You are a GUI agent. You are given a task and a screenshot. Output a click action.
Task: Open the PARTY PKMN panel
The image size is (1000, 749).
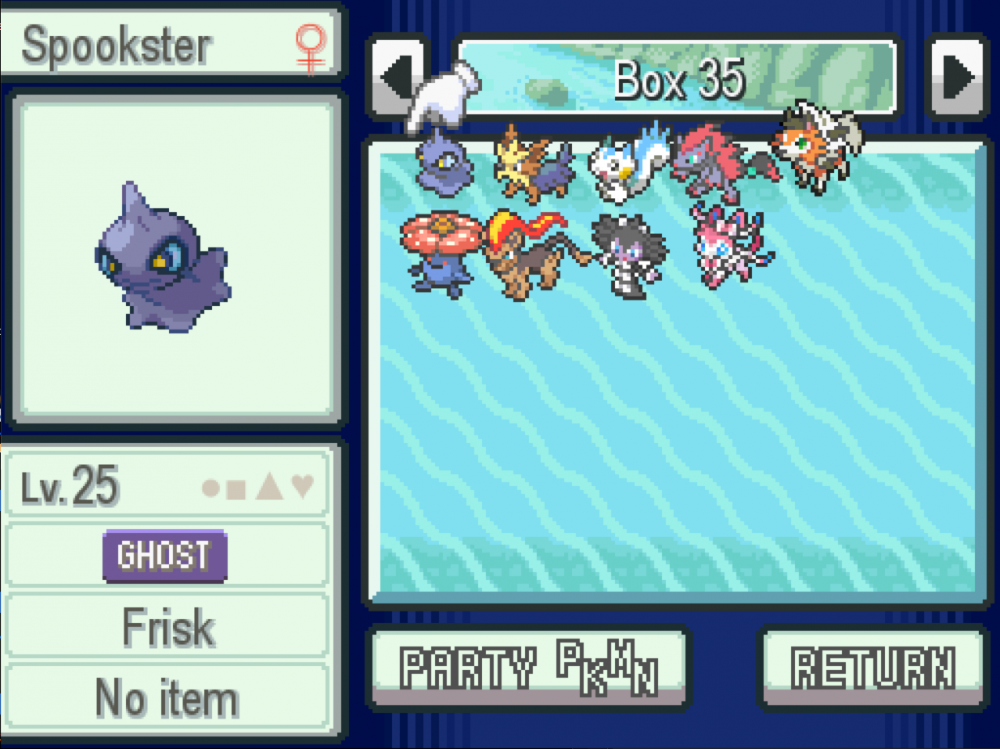point(528,668)
